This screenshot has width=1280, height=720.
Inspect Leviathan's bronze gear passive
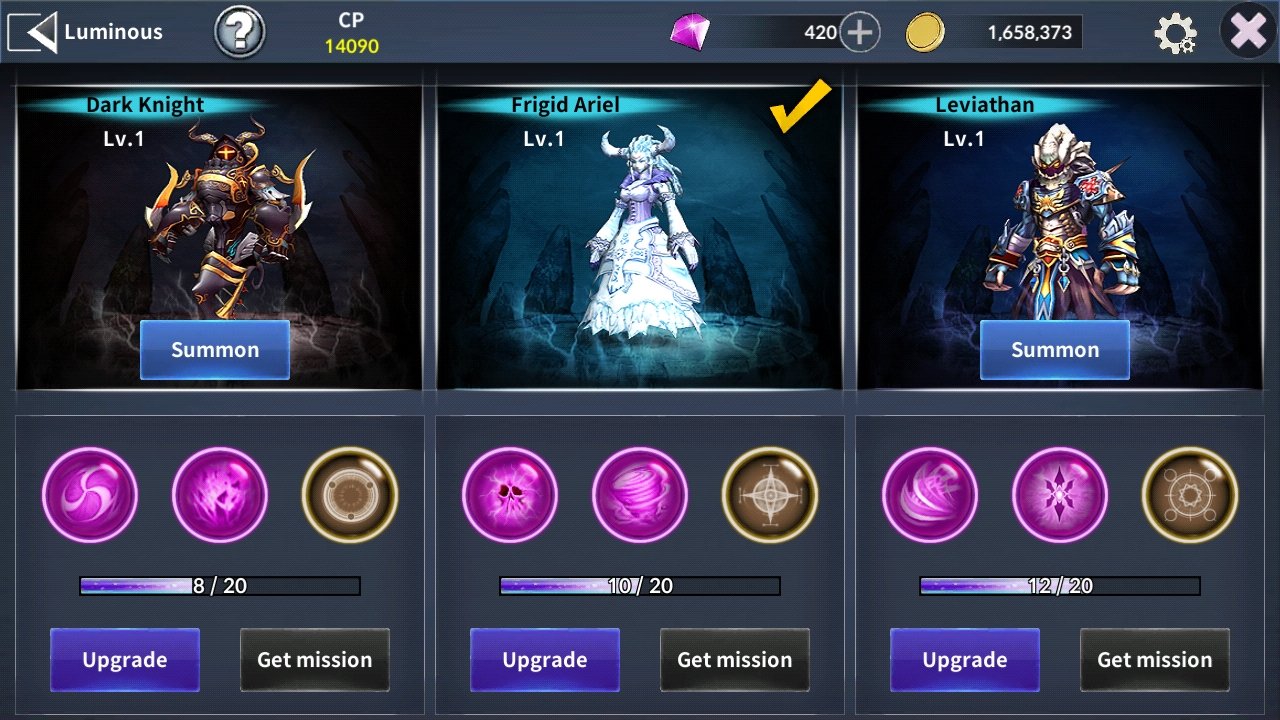click(1190, 495)
